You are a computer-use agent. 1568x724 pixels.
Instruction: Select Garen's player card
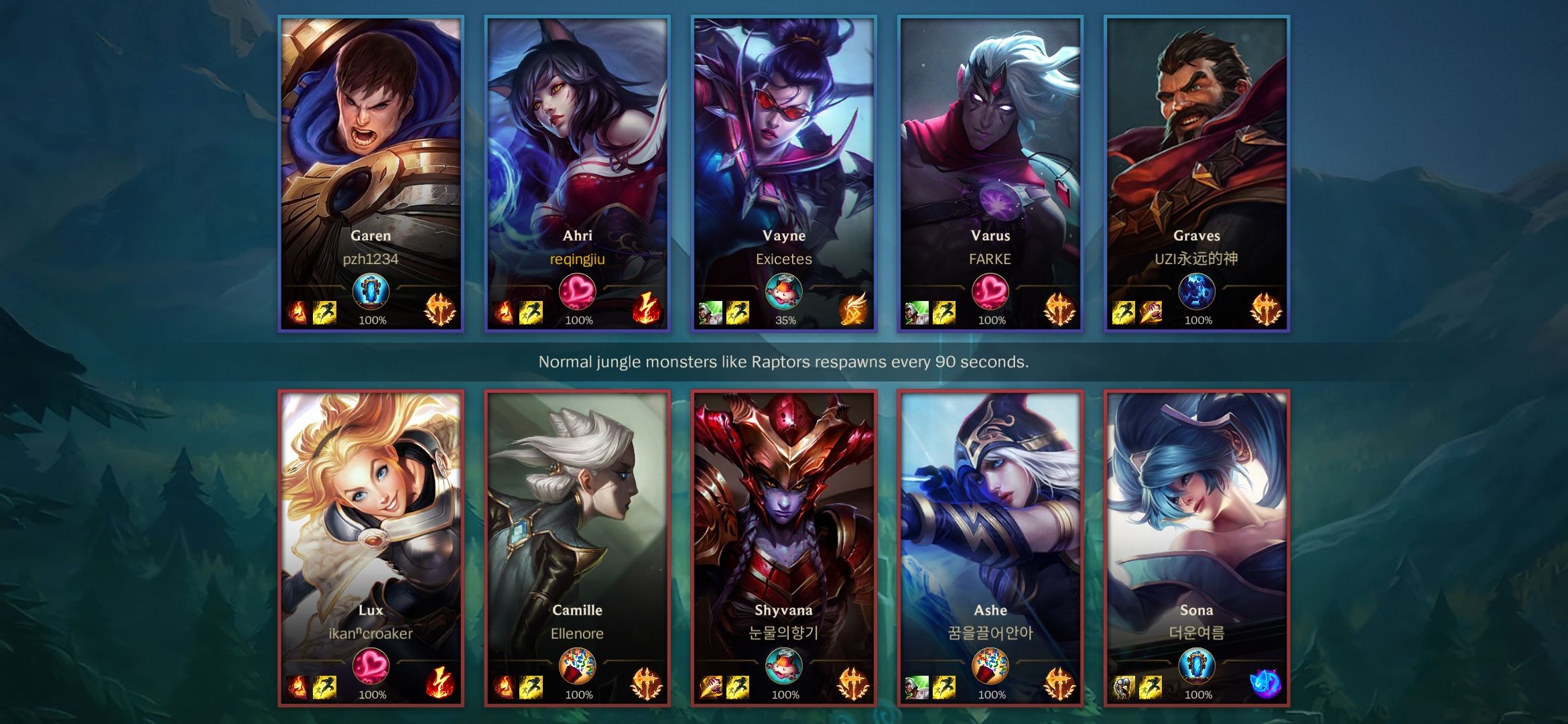(371, 147)
